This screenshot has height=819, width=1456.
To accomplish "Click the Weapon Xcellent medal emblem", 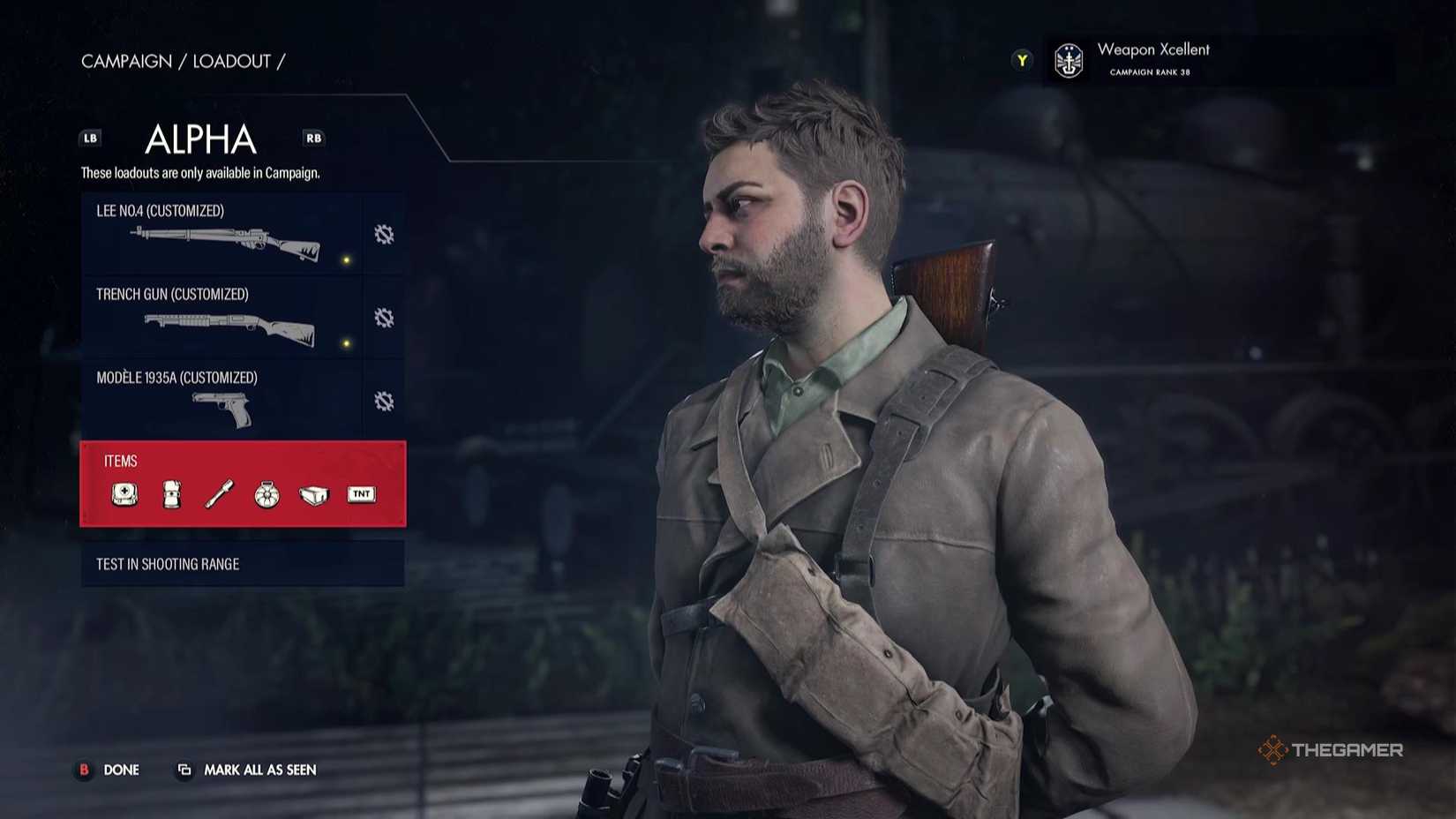I will coord(1068,62).
